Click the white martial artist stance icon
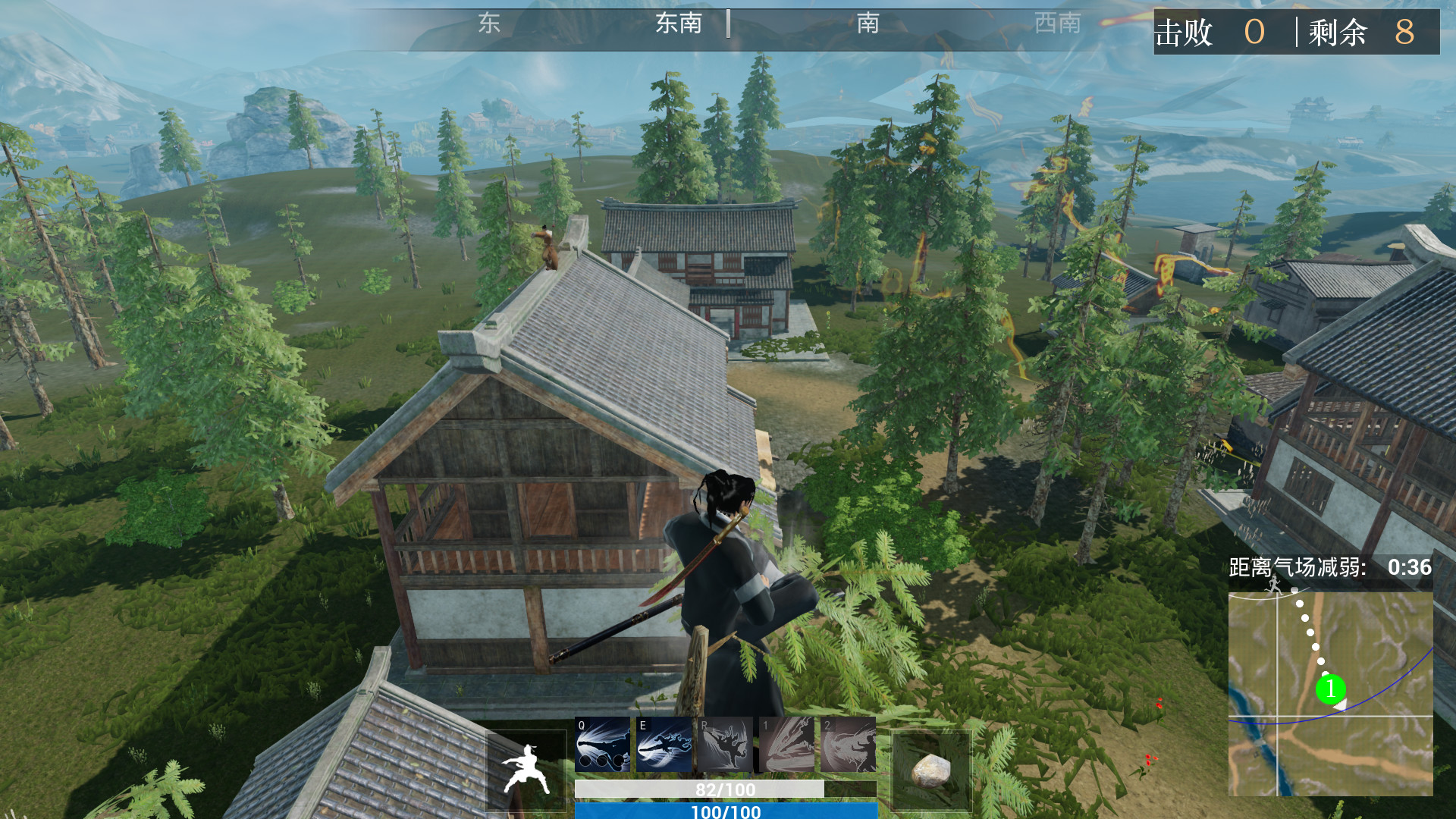 pos(526,766)
